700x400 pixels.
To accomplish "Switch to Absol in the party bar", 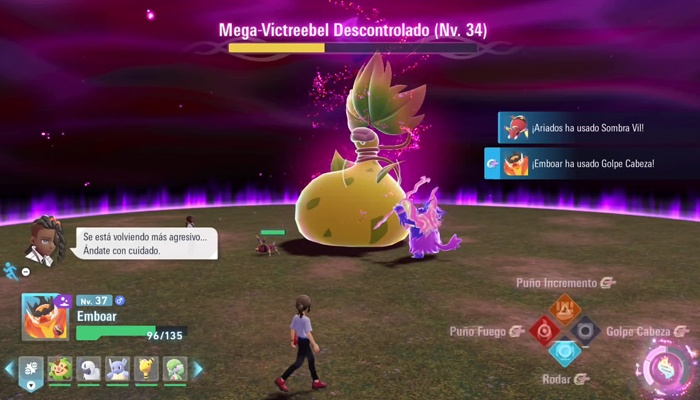I will coord(89,369).
